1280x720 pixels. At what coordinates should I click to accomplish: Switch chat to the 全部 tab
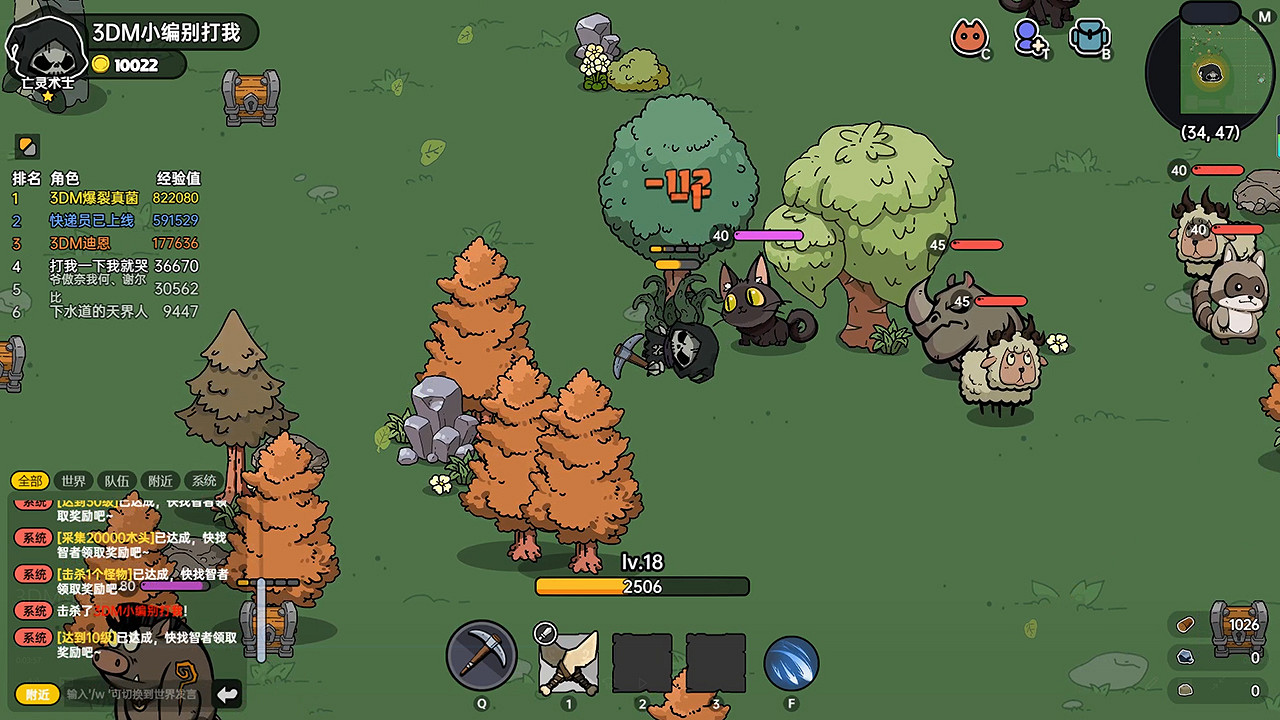pyautogui.click(x=30, y=481)
